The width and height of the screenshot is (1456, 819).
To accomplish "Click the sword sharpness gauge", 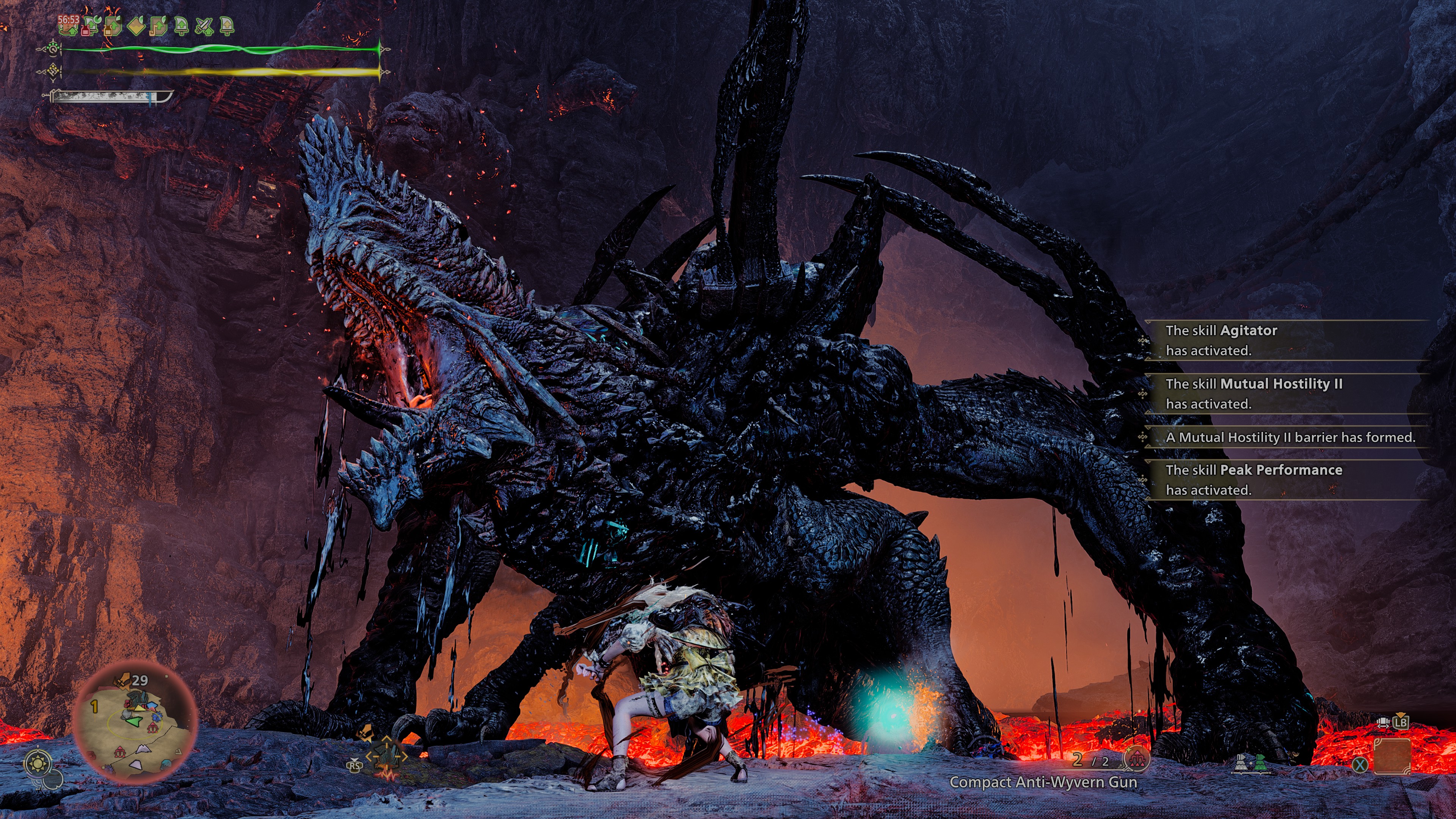I will click(107, 97).
